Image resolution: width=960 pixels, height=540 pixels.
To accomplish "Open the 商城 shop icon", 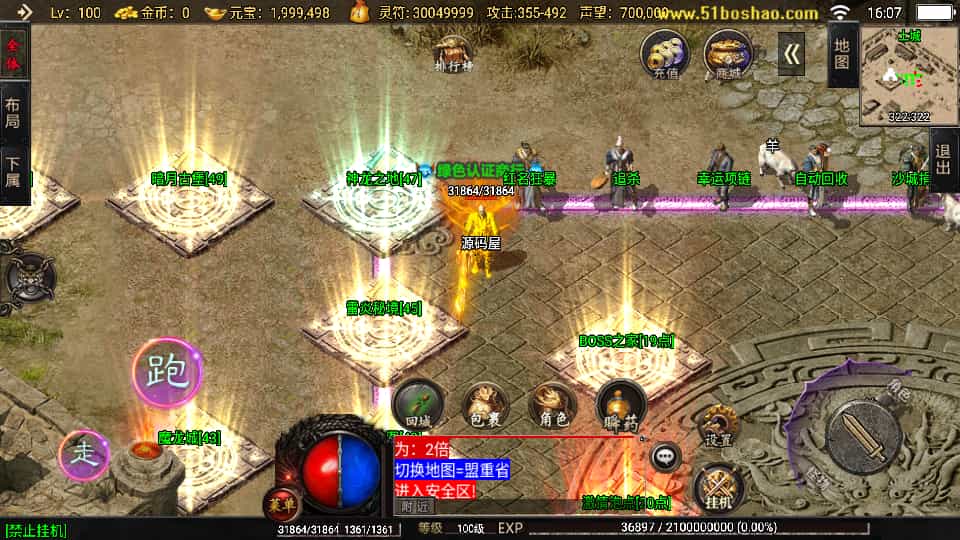I will [x=727, y=53].
